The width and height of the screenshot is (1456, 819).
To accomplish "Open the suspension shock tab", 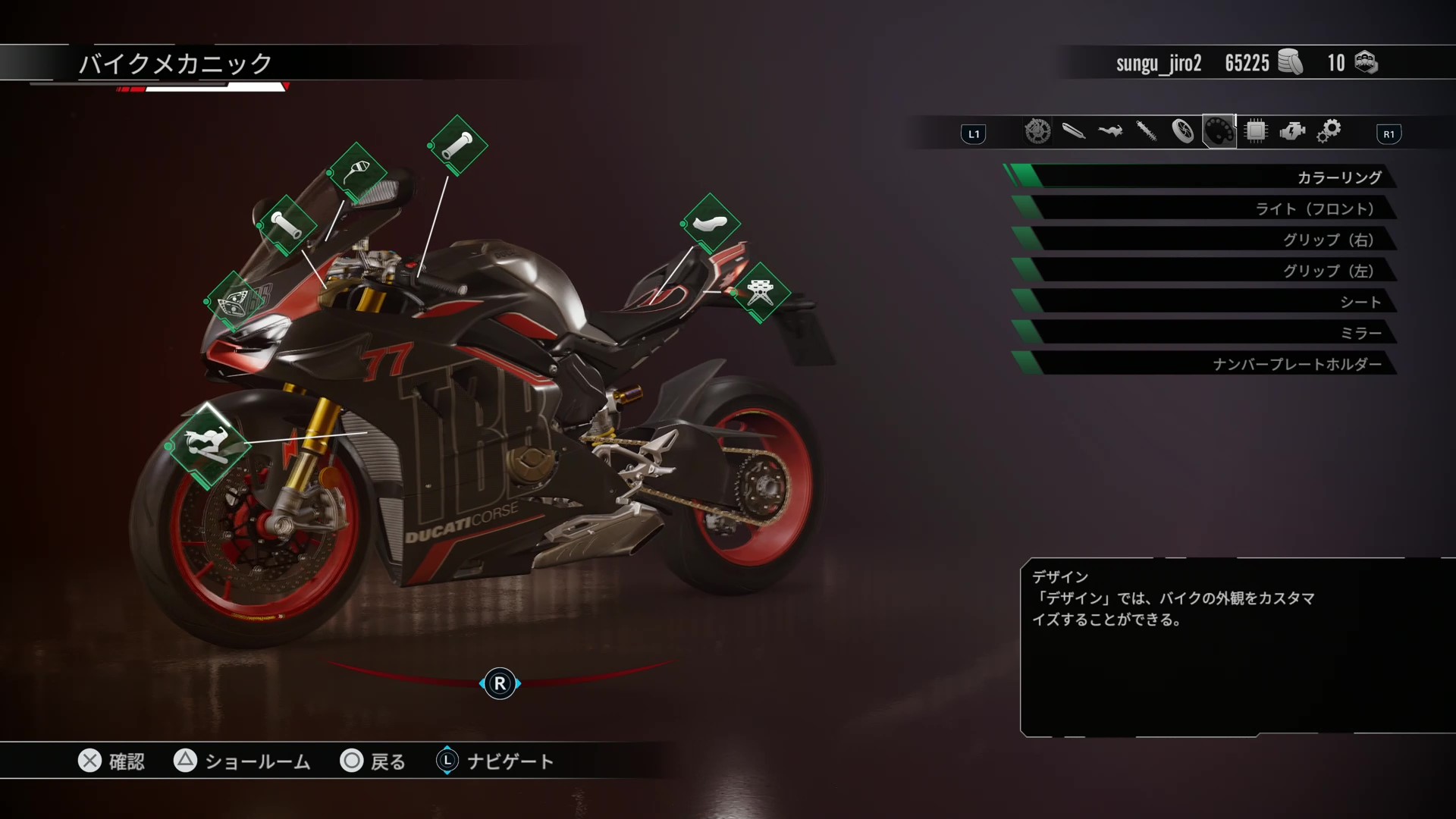I will [1147, 132].
